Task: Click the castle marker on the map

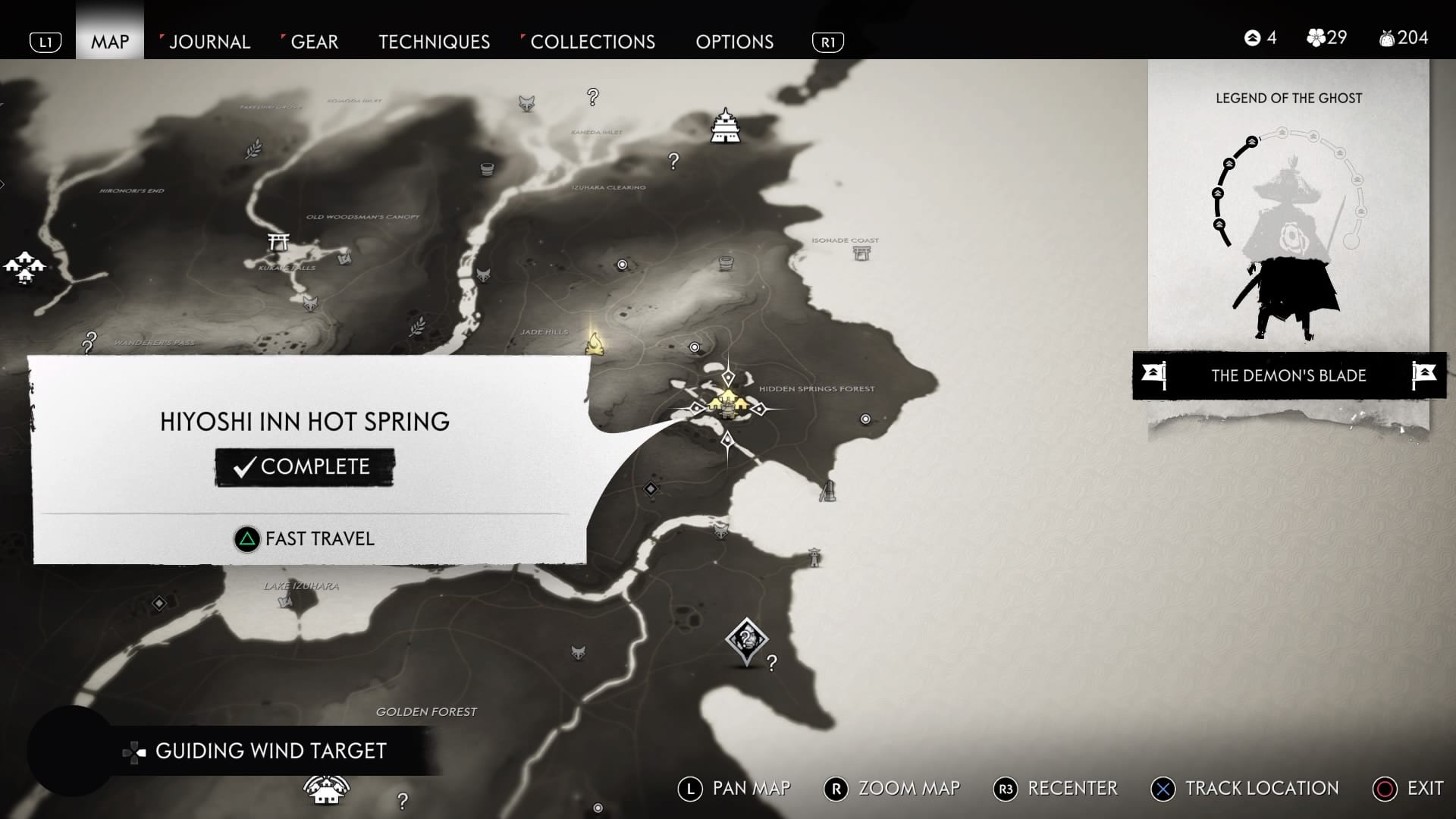Action: [726, 126]
